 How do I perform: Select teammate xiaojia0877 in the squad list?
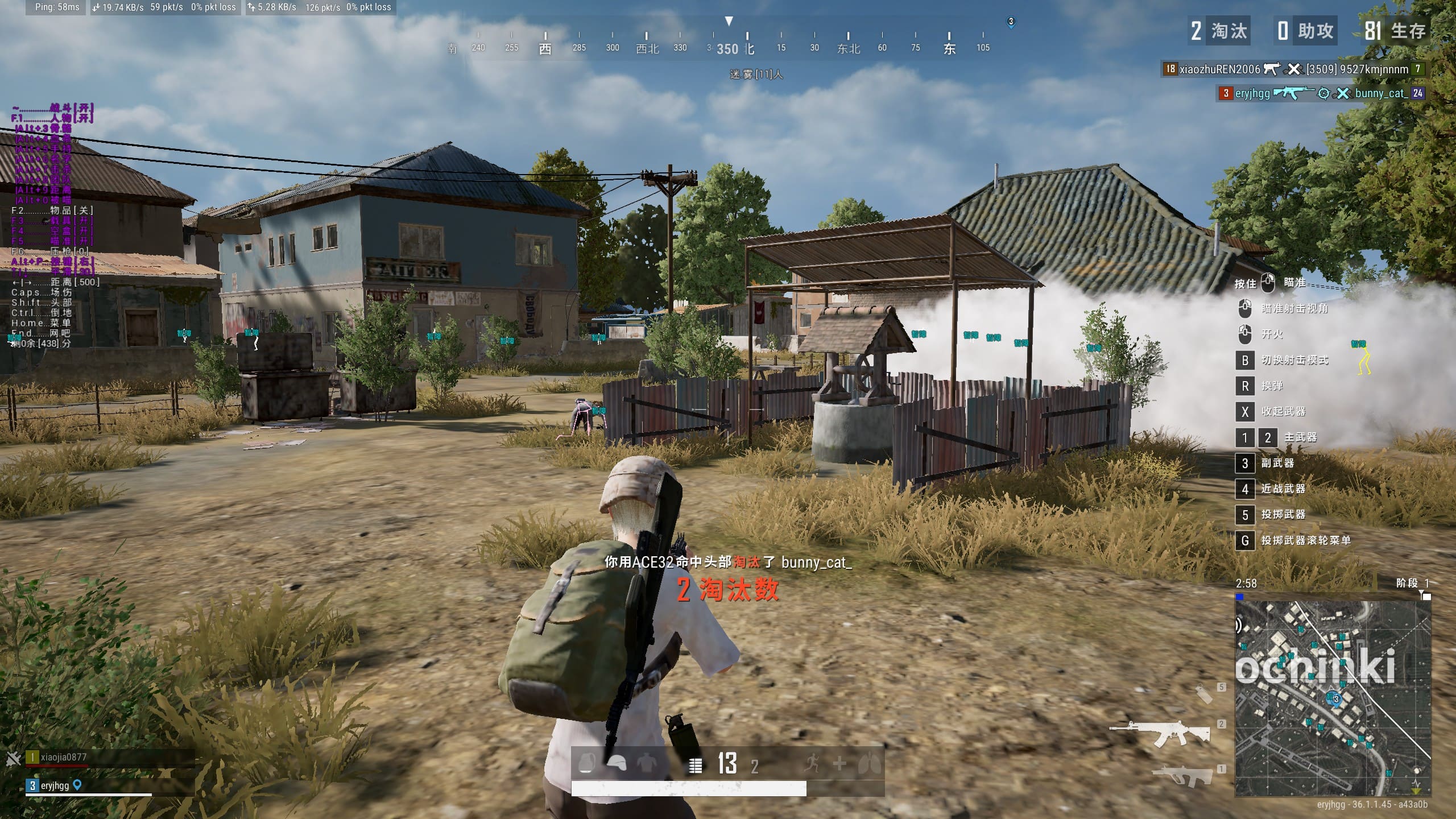click(64, 758)
